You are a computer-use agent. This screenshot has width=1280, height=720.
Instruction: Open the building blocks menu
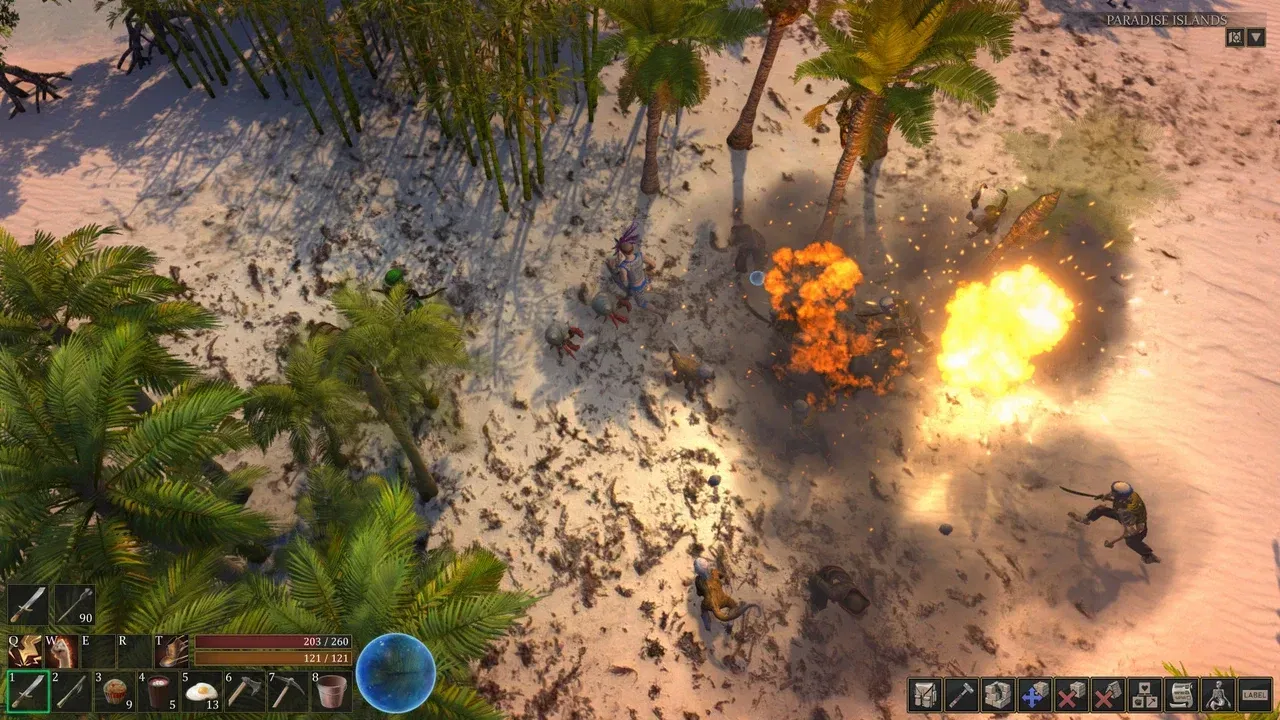click(998, 695)
